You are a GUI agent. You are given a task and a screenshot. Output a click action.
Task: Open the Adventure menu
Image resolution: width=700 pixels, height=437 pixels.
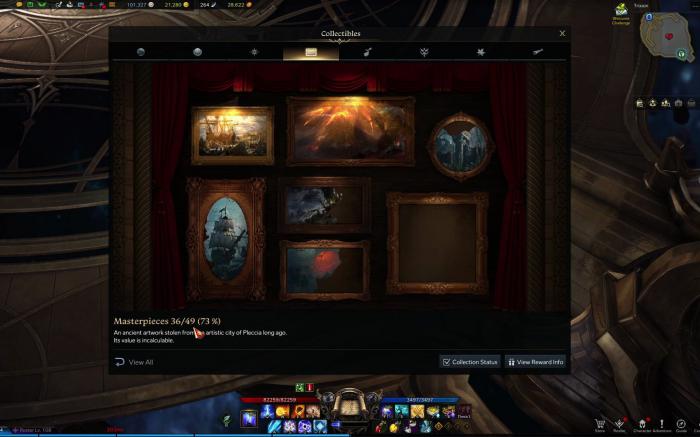pyautogui.click(x=661, y=425)
